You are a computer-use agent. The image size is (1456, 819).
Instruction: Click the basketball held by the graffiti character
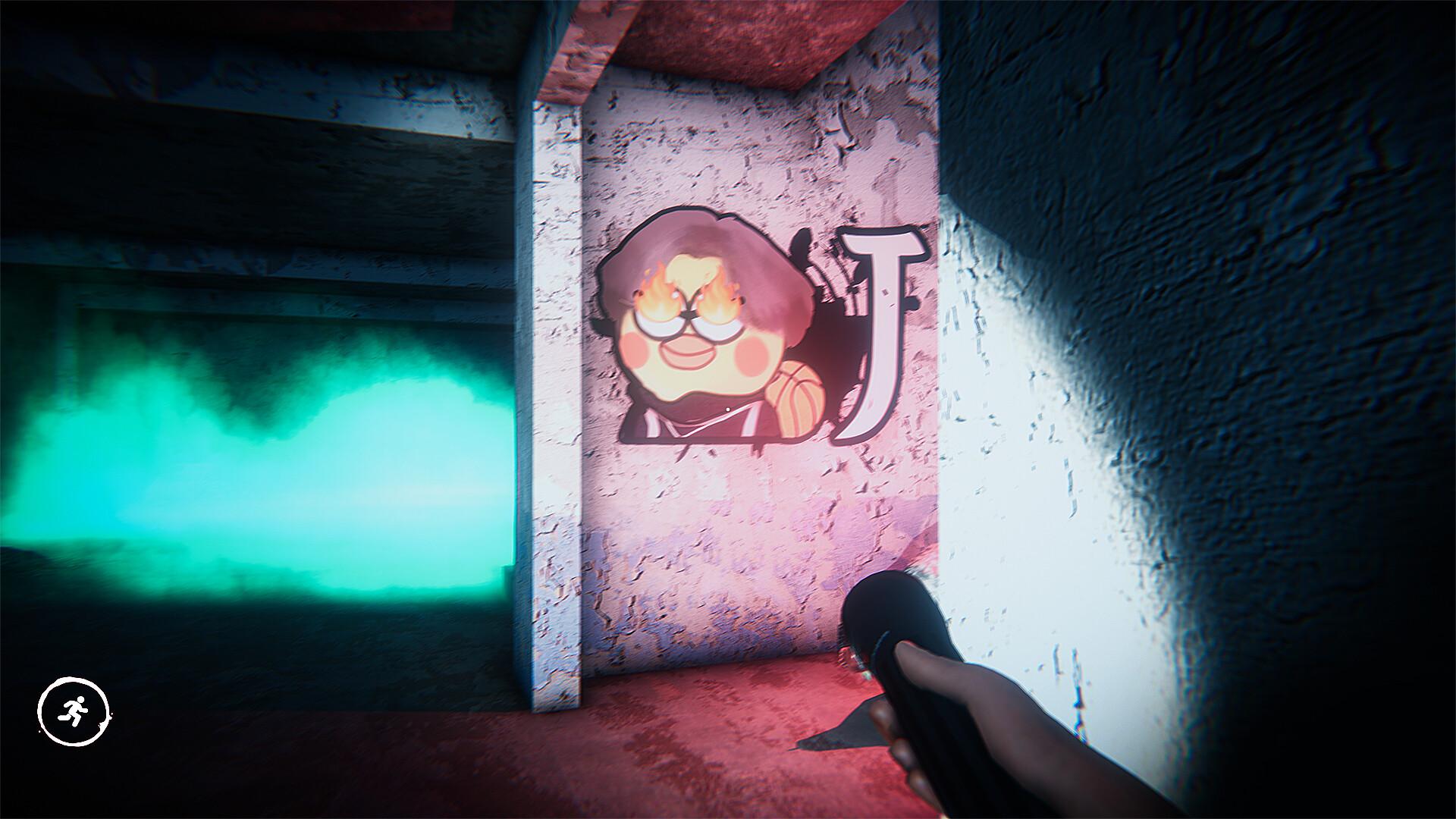[795, 397]
